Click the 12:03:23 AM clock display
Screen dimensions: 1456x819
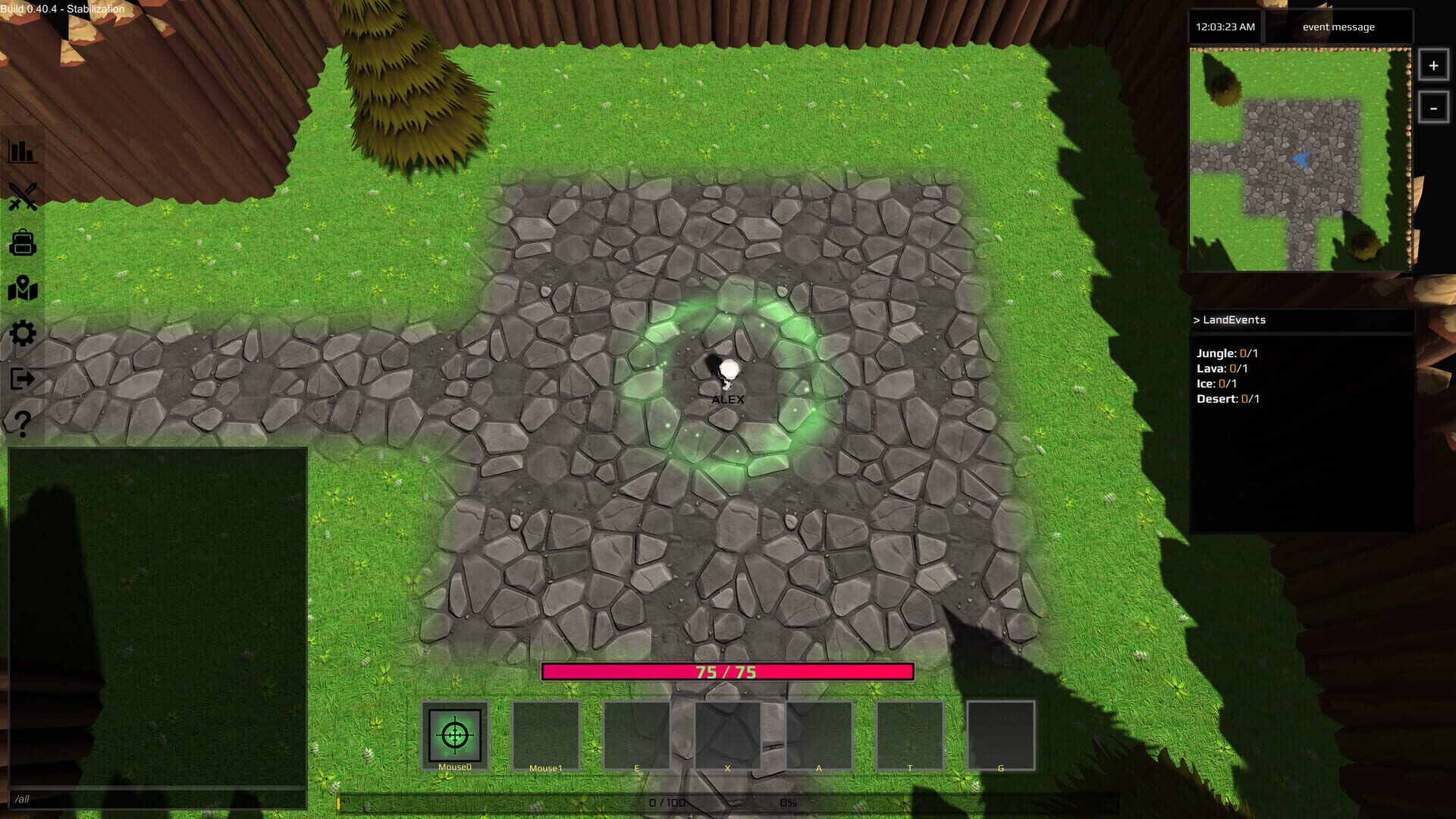[1224, 27]
